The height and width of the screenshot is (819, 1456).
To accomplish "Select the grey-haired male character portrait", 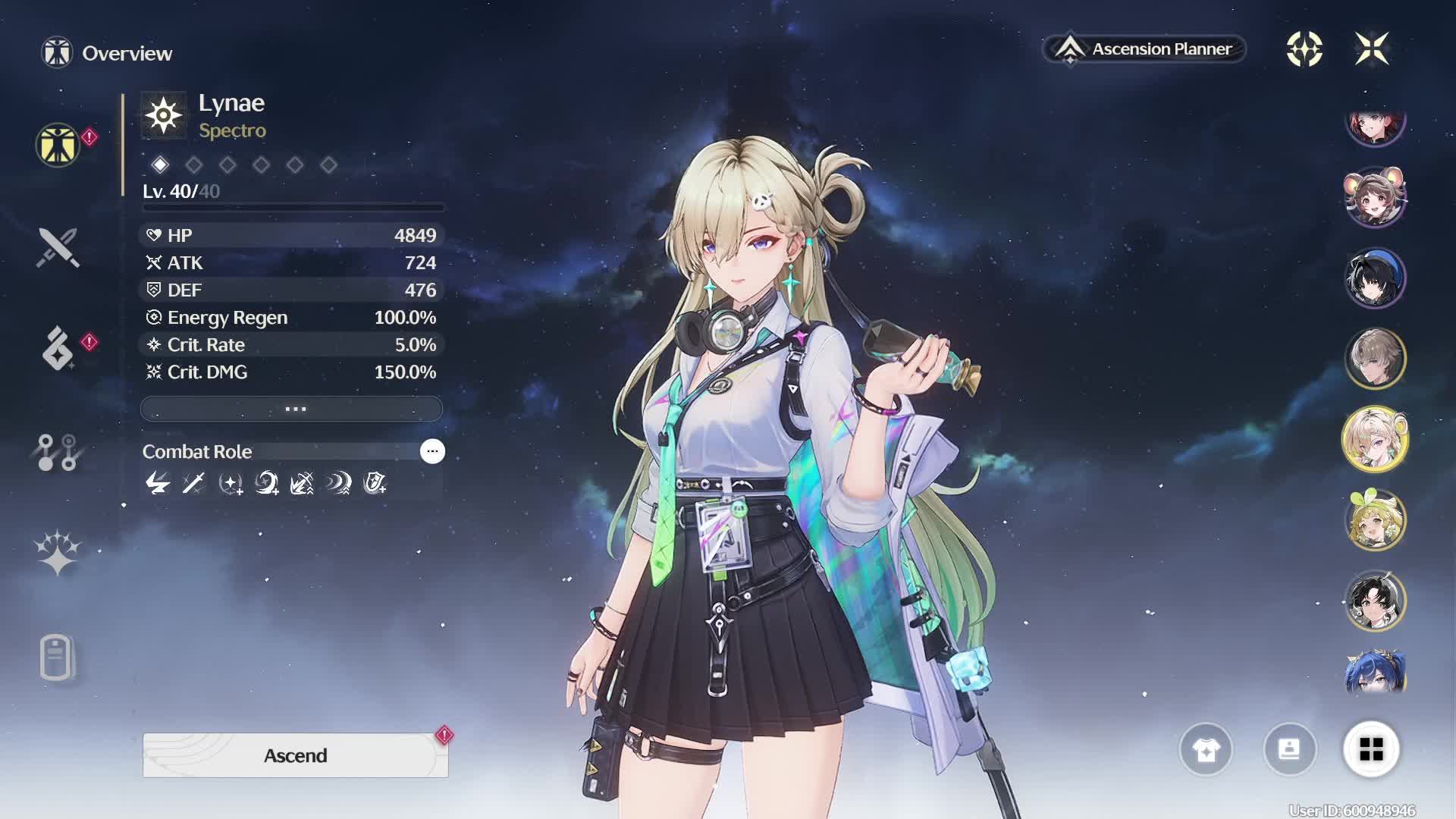I will pos(1375,359).
